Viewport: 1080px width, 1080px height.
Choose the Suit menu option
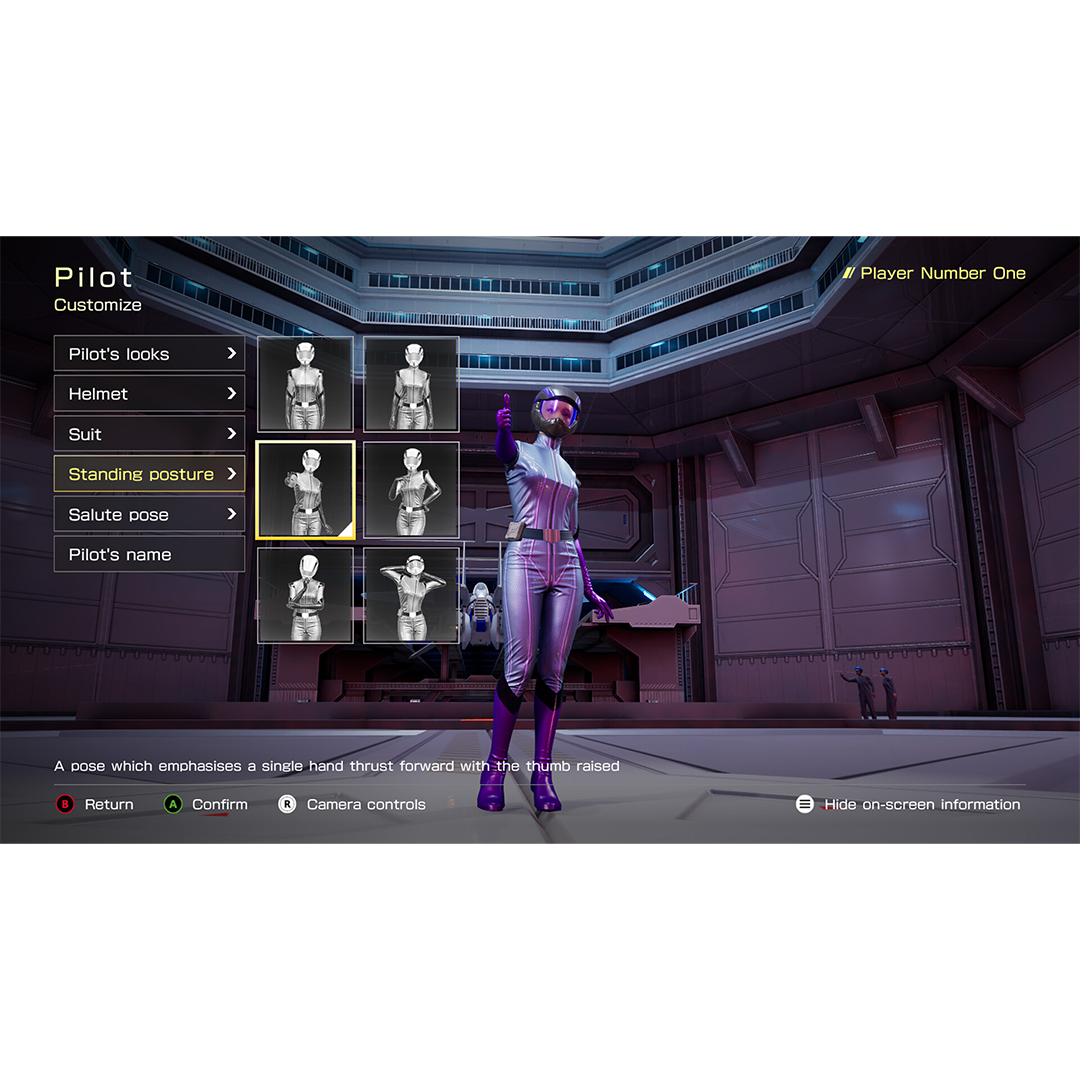(149, 434)
